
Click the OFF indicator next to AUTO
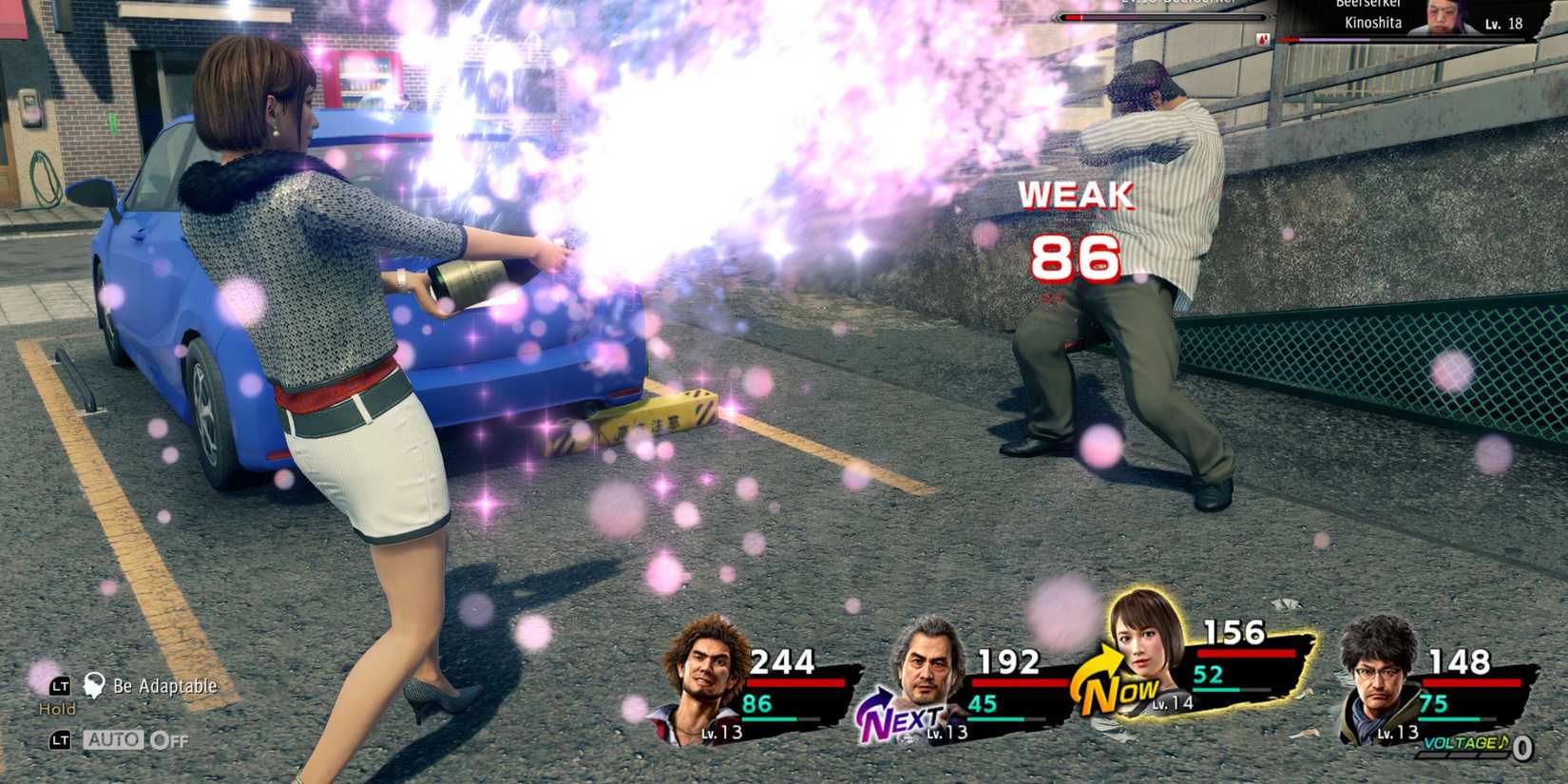(167, 739)
